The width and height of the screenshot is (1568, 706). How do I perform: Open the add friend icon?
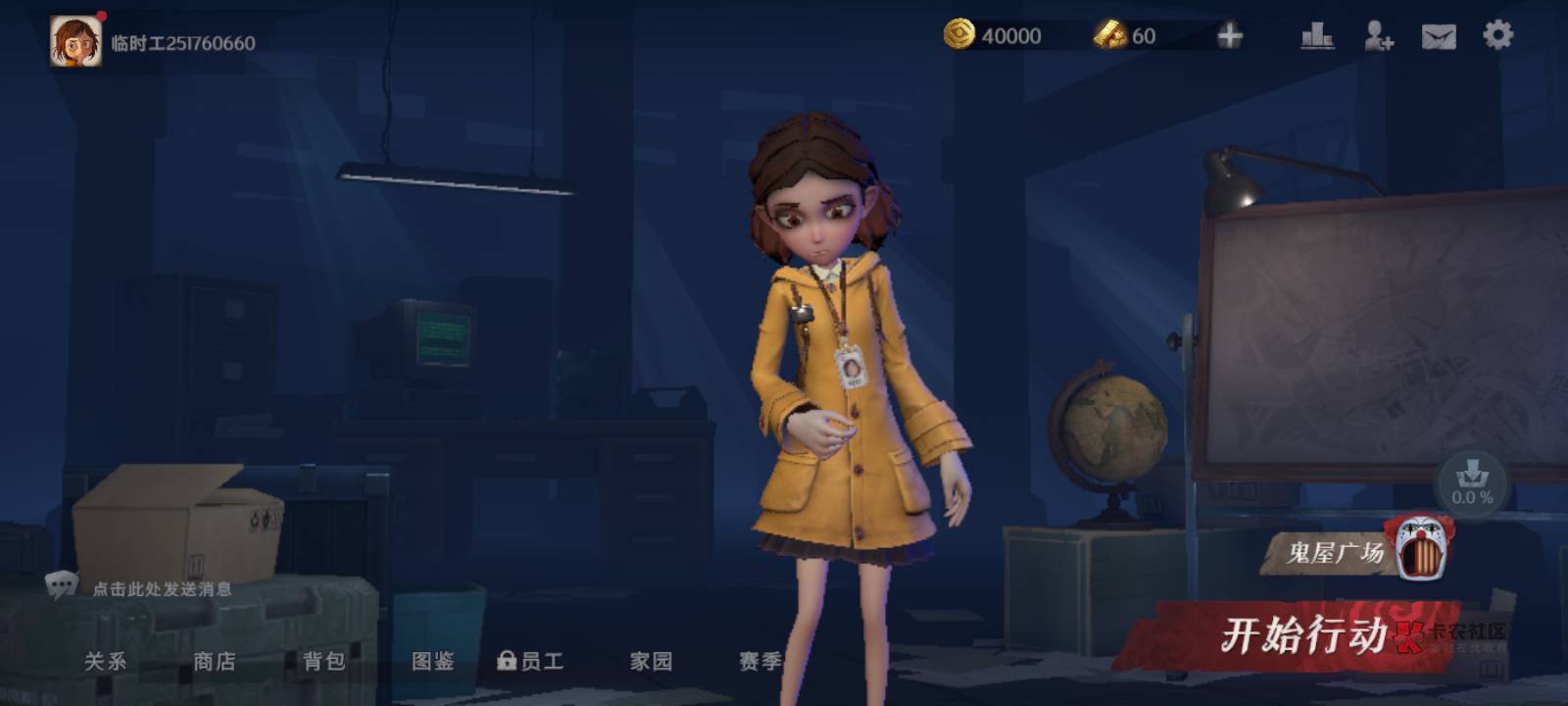1378,36
